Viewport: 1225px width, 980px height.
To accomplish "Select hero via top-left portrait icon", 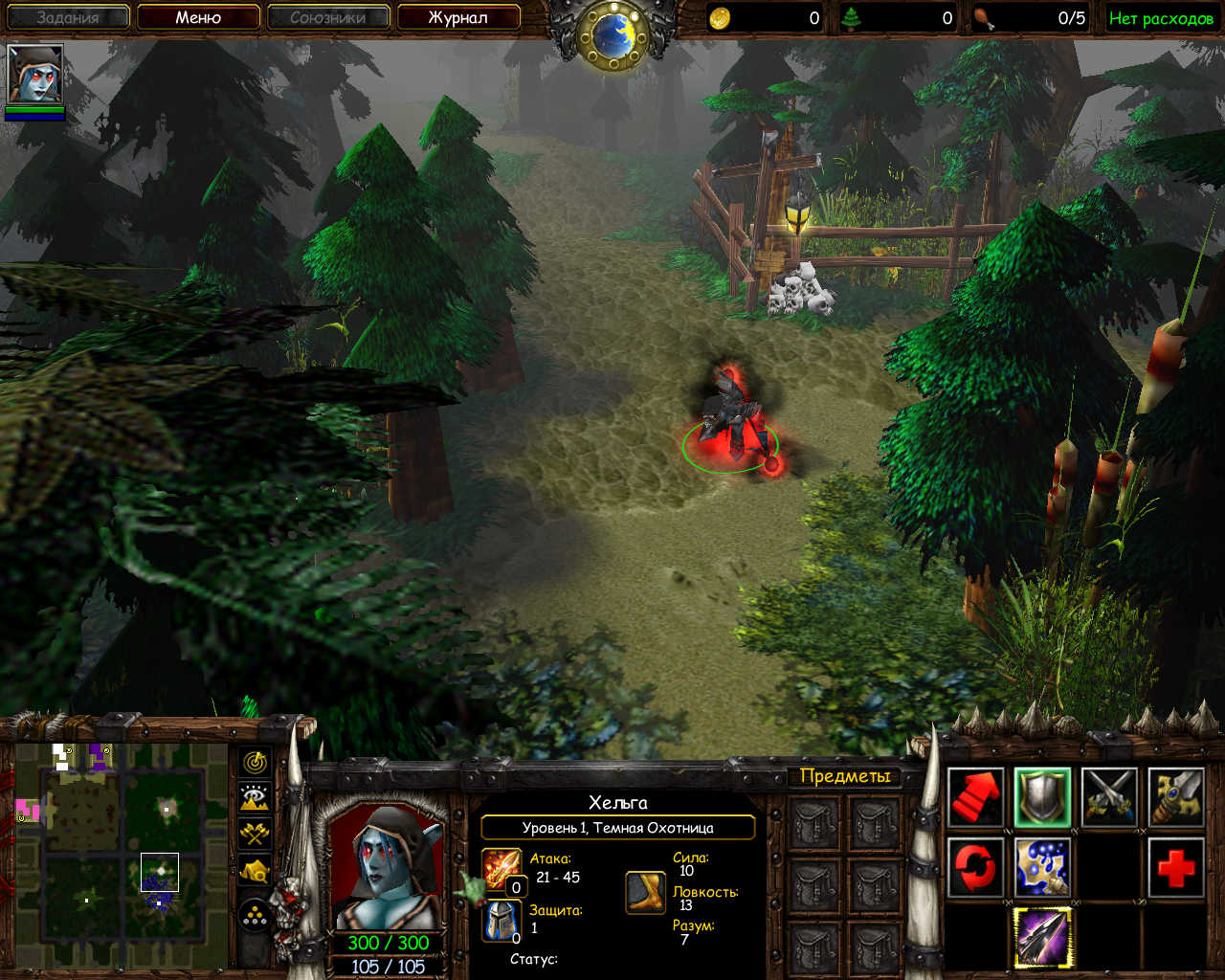I will click(x=35, y=75).
